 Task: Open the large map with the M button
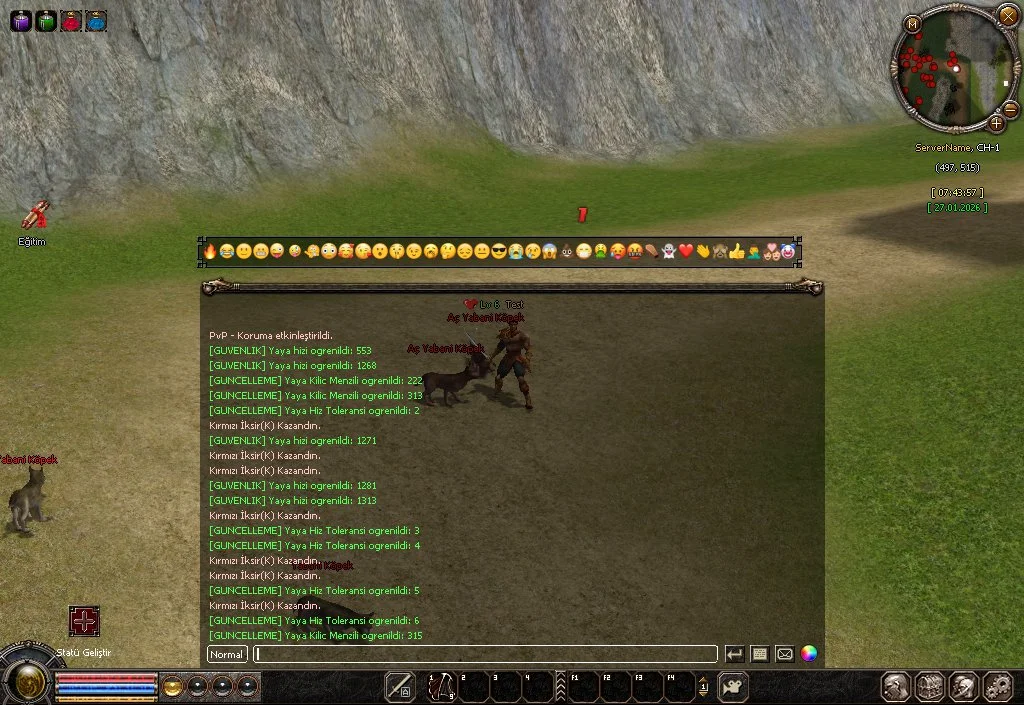pos(912,24)
